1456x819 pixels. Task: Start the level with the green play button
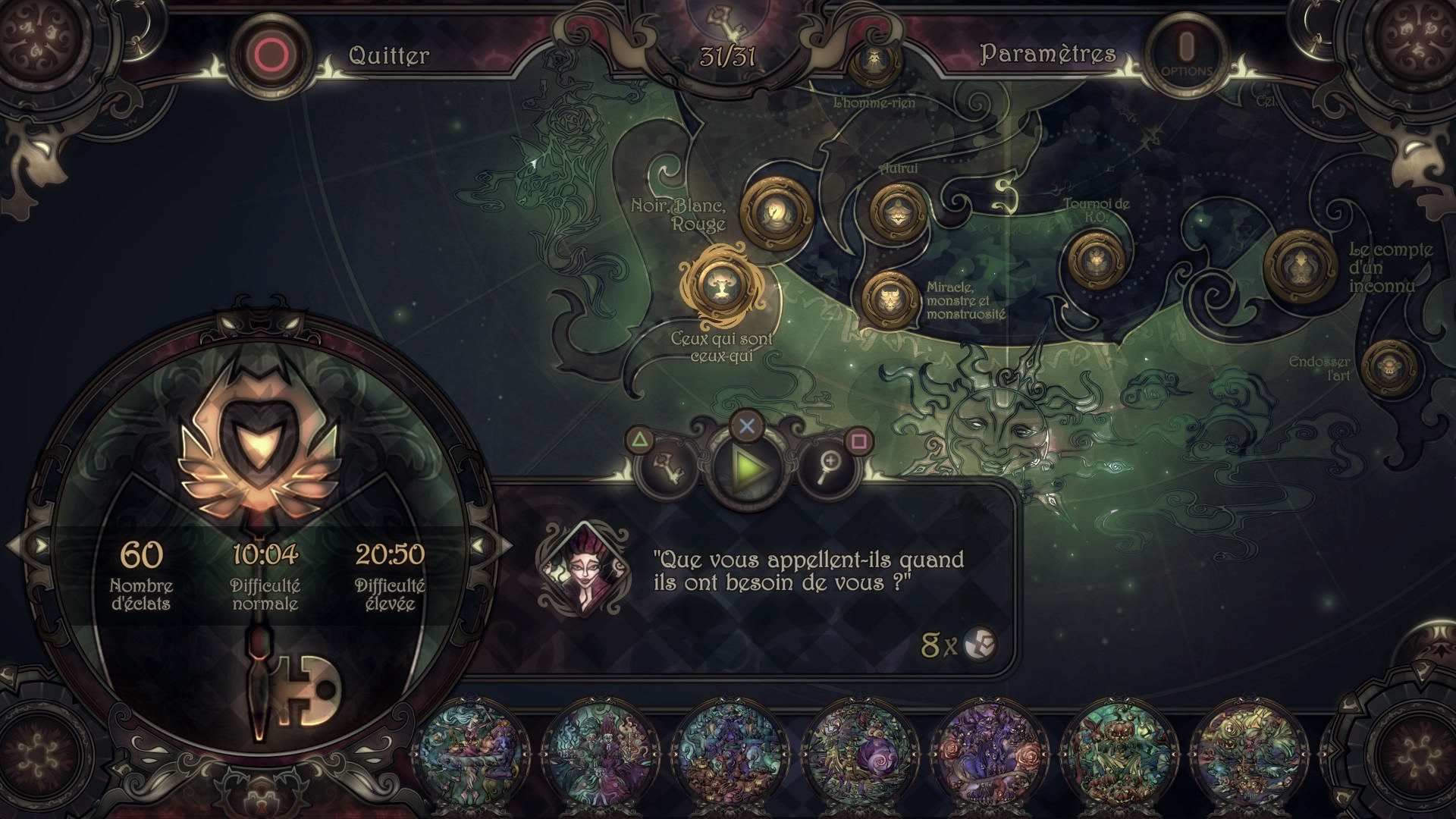coord(747,467)
